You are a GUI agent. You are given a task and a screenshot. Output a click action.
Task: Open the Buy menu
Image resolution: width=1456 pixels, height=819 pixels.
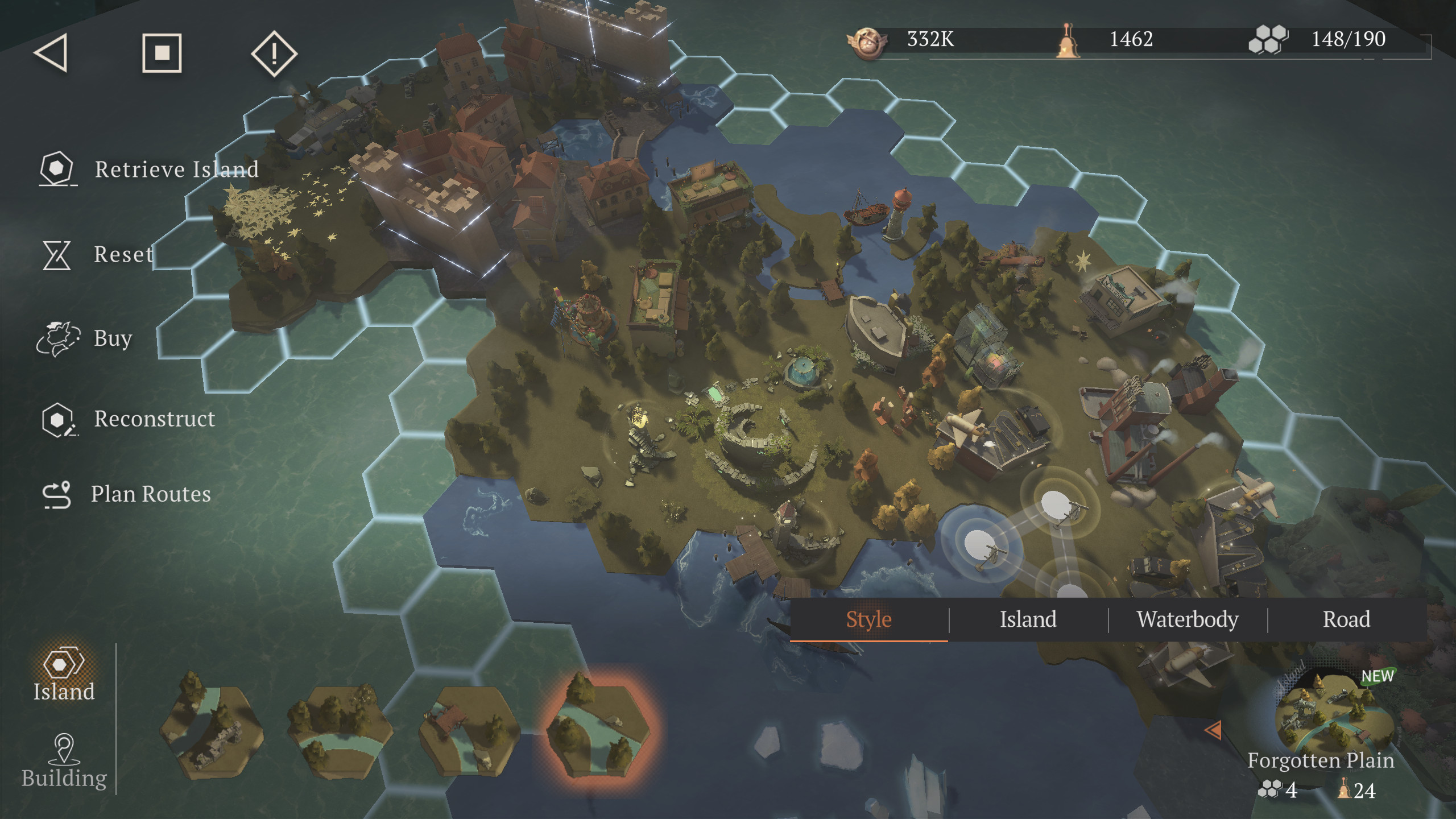[x=85, y=338]
